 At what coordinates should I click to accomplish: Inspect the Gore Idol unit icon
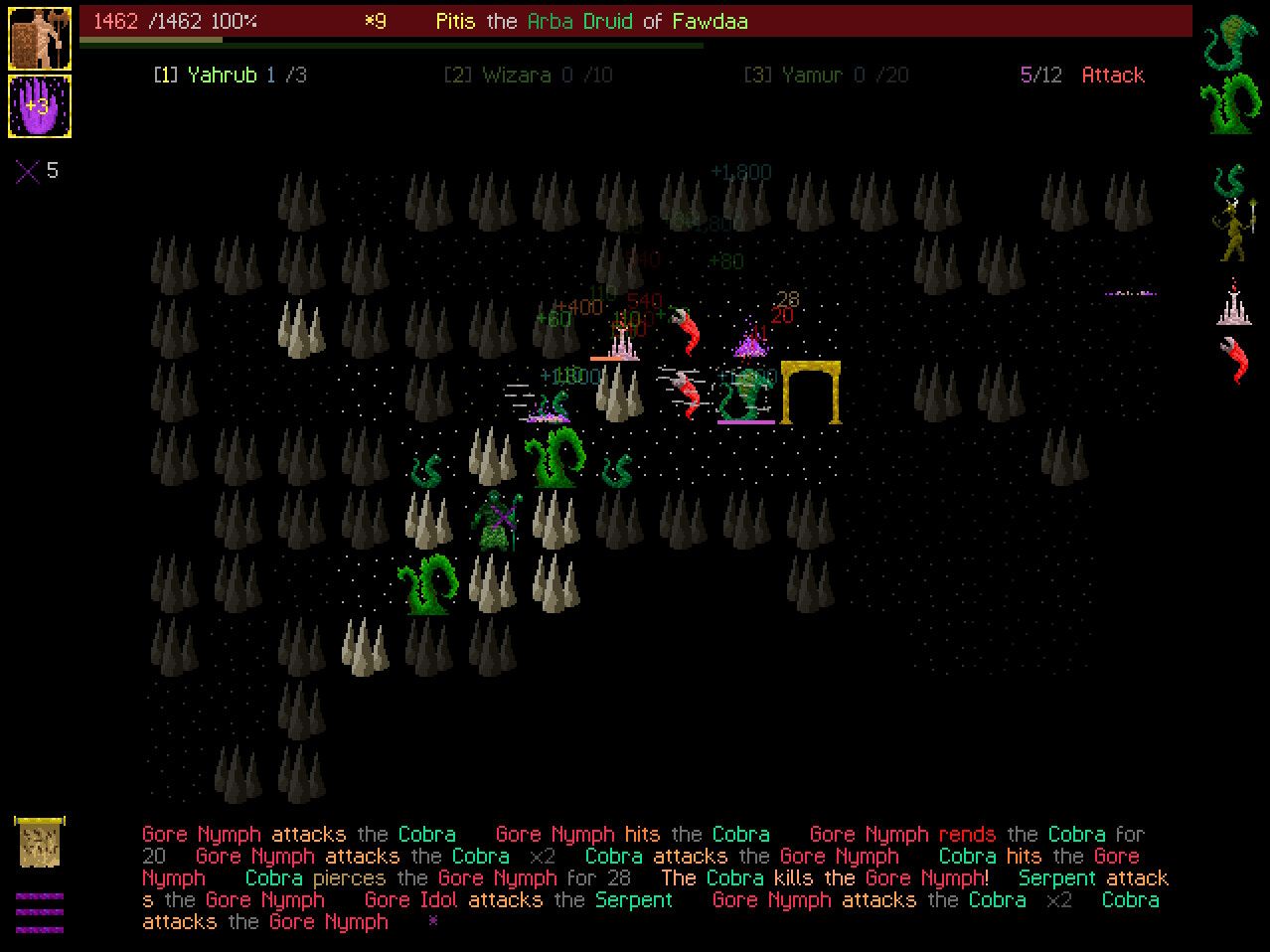pyautogui.click(x=1232, y=302)
